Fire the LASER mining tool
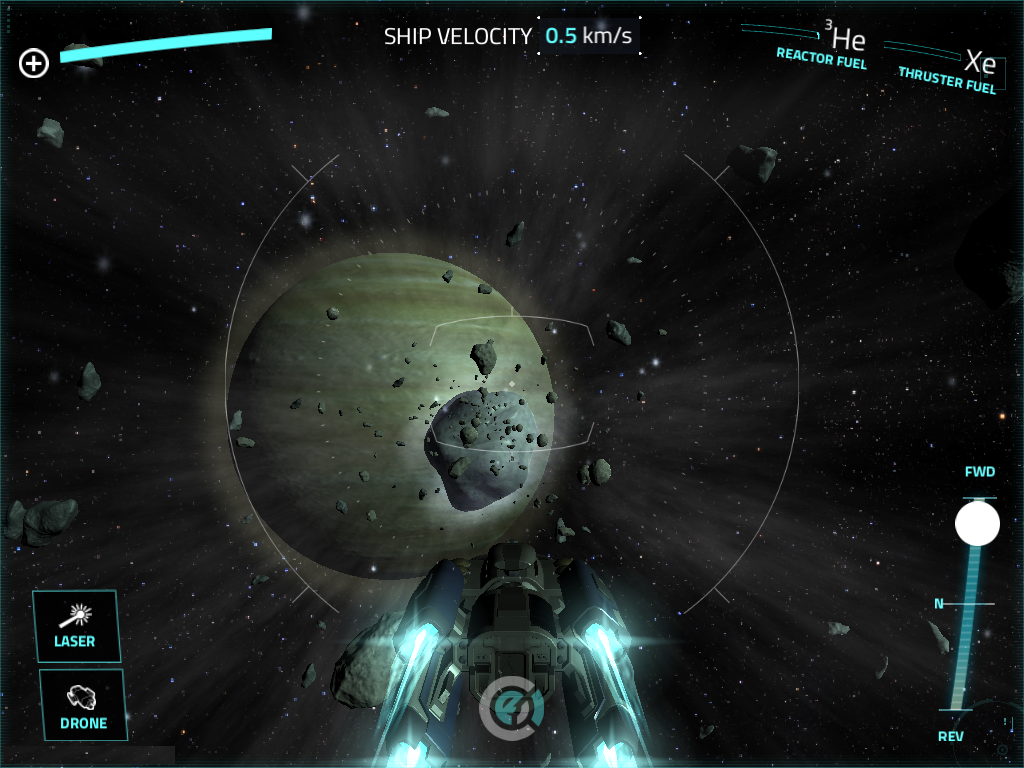The height and width of the screenshot is (768, 1024). coord(76,626)
